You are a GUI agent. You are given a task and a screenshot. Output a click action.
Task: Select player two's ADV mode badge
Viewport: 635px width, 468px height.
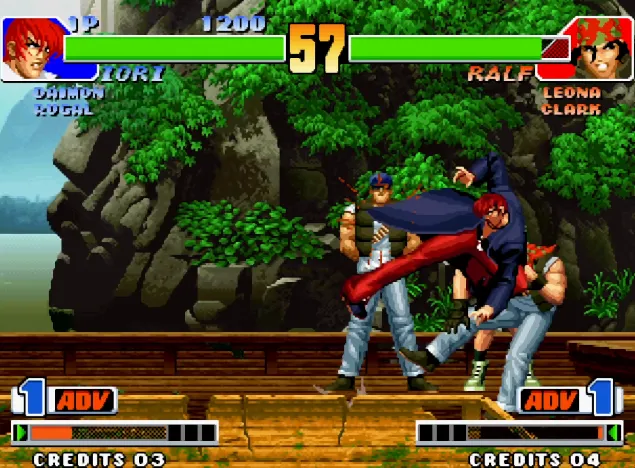point(549,401)
